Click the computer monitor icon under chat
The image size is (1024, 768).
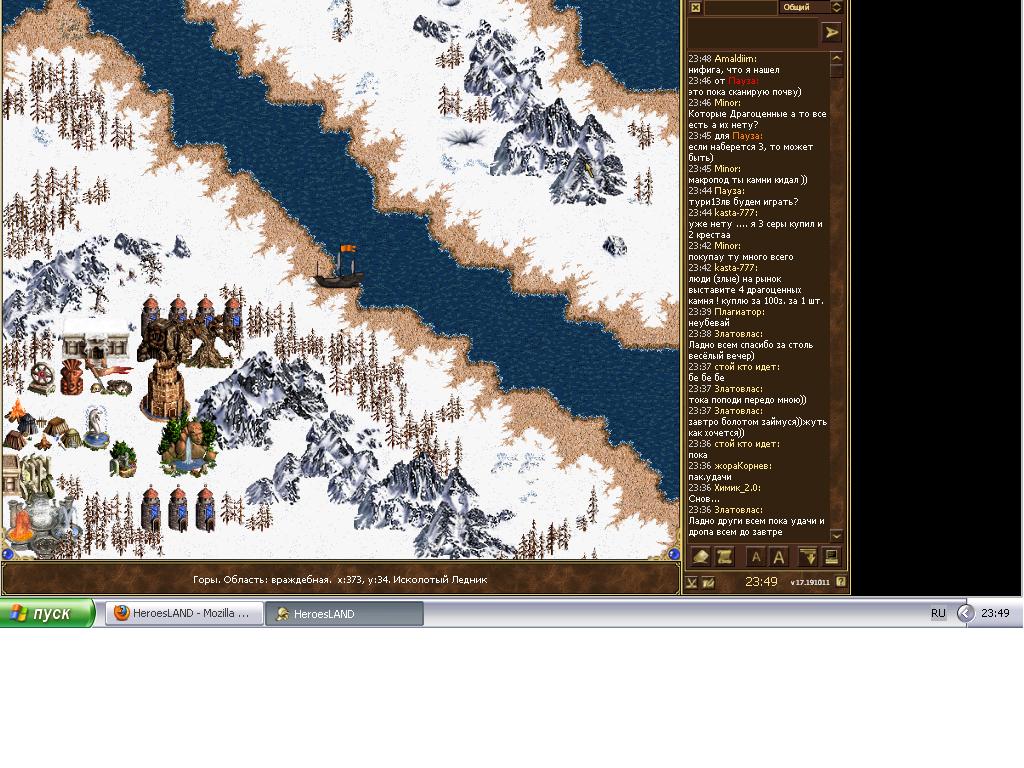(830, 557)
